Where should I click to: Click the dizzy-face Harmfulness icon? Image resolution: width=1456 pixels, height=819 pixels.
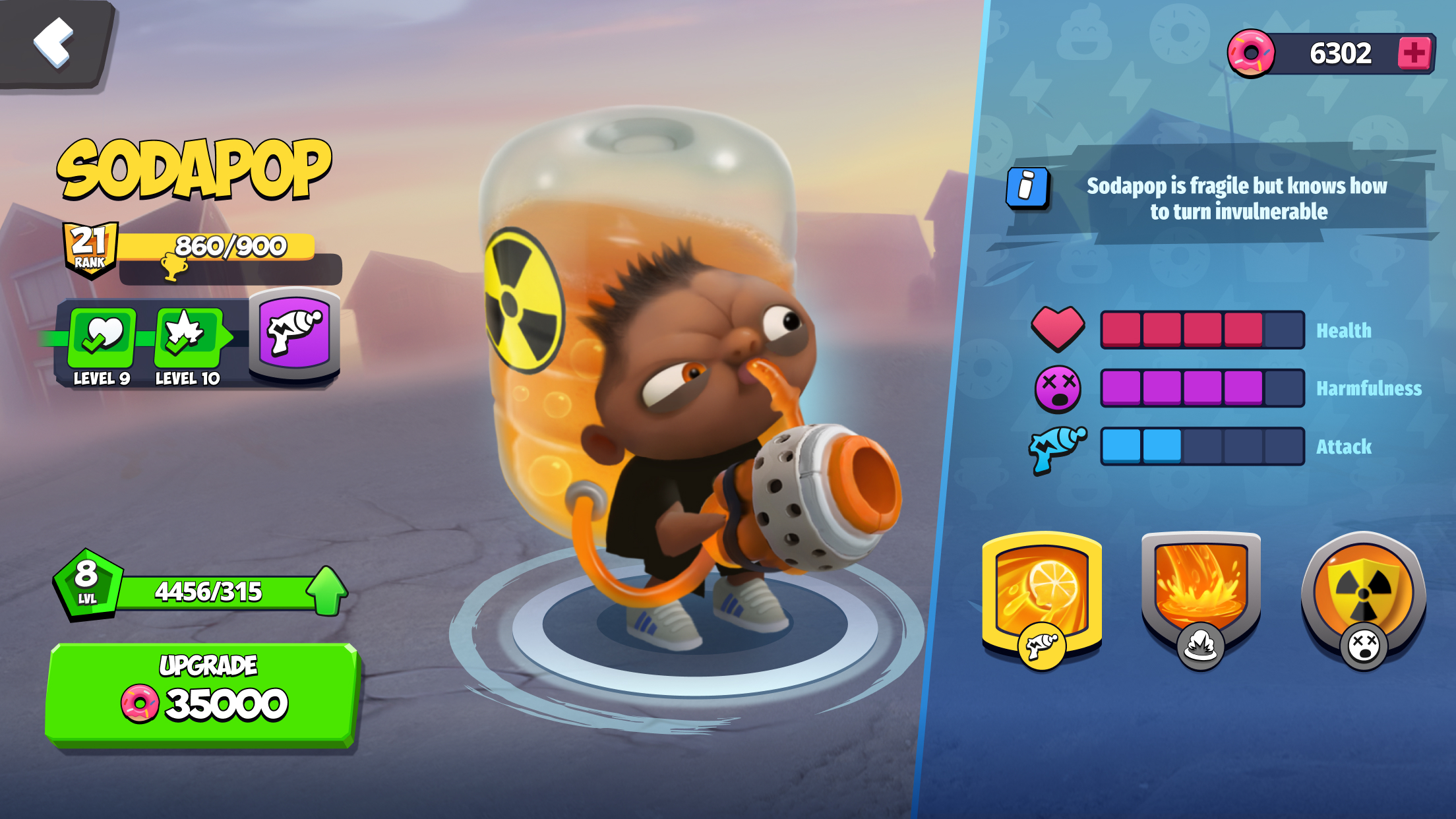[x=1057, y=389]
